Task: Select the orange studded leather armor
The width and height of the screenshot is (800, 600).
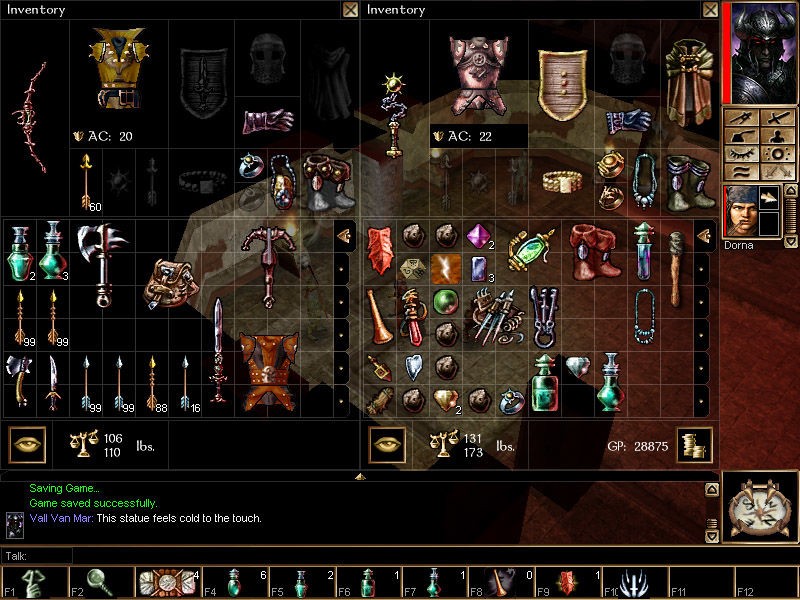Action: pyautogui.click(x=264, y=372)
